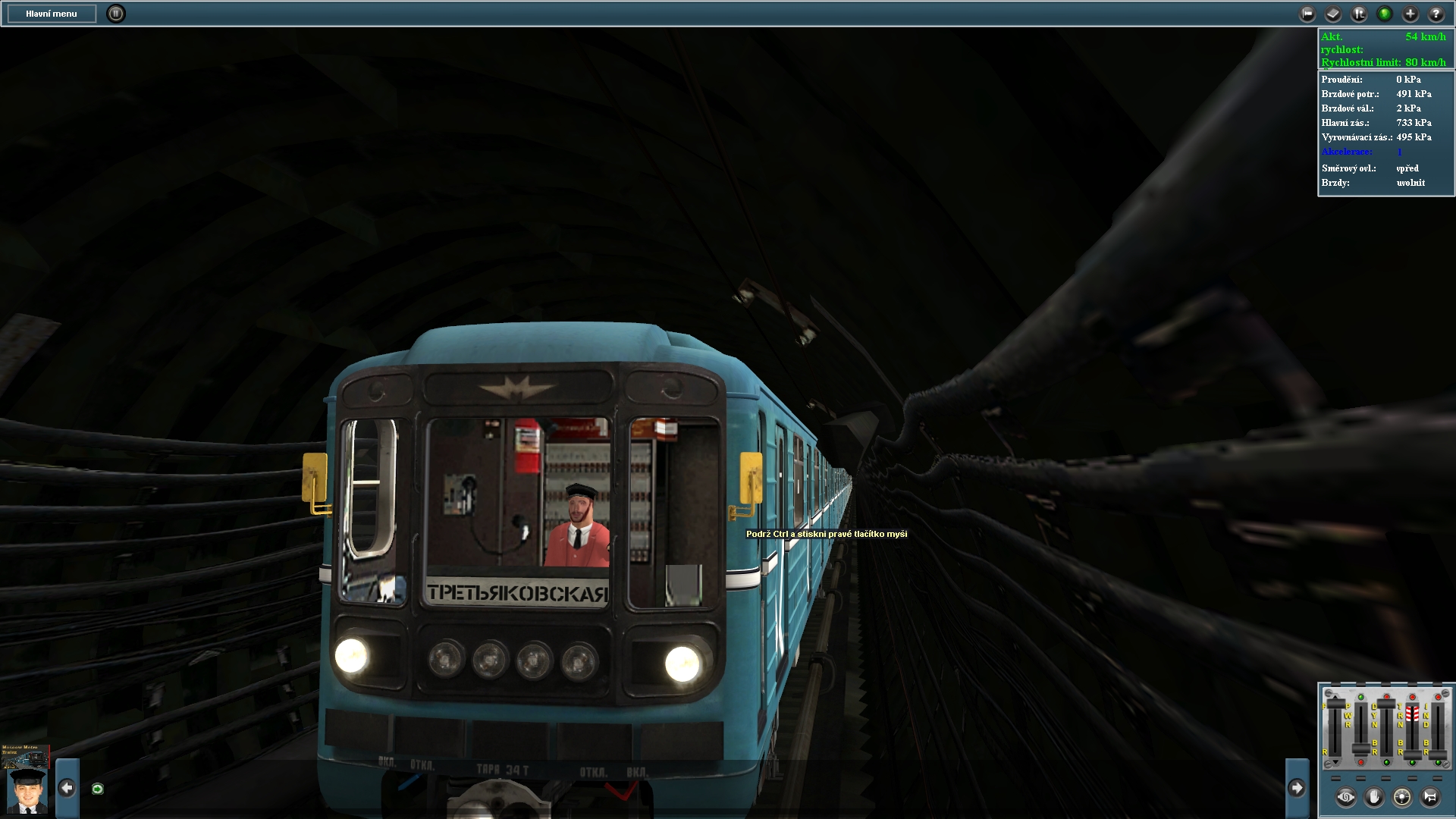Open help with the question mark button
Viewport: 1456px width, 819px height.
click(x=1436, y=14)
